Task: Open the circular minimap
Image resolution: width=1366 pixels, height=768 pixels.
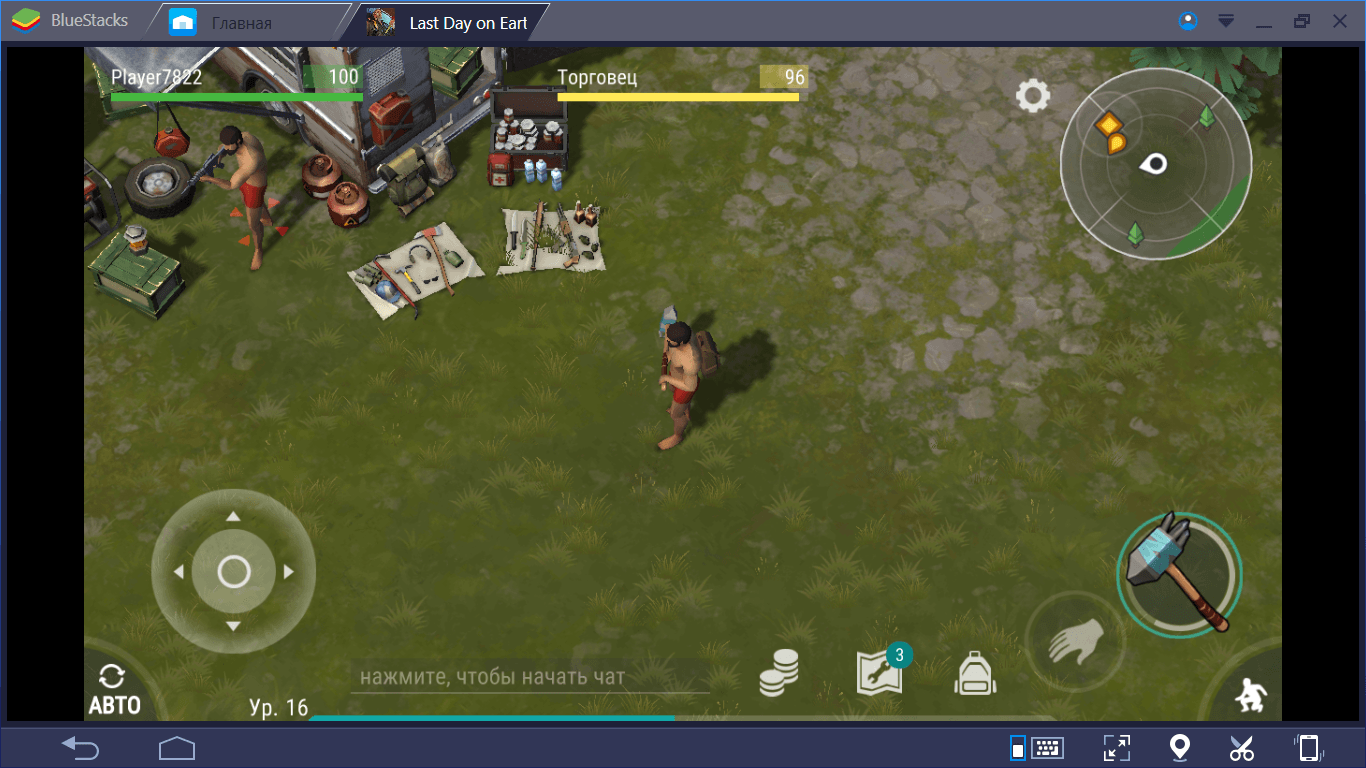Action: click(1155, 164)
